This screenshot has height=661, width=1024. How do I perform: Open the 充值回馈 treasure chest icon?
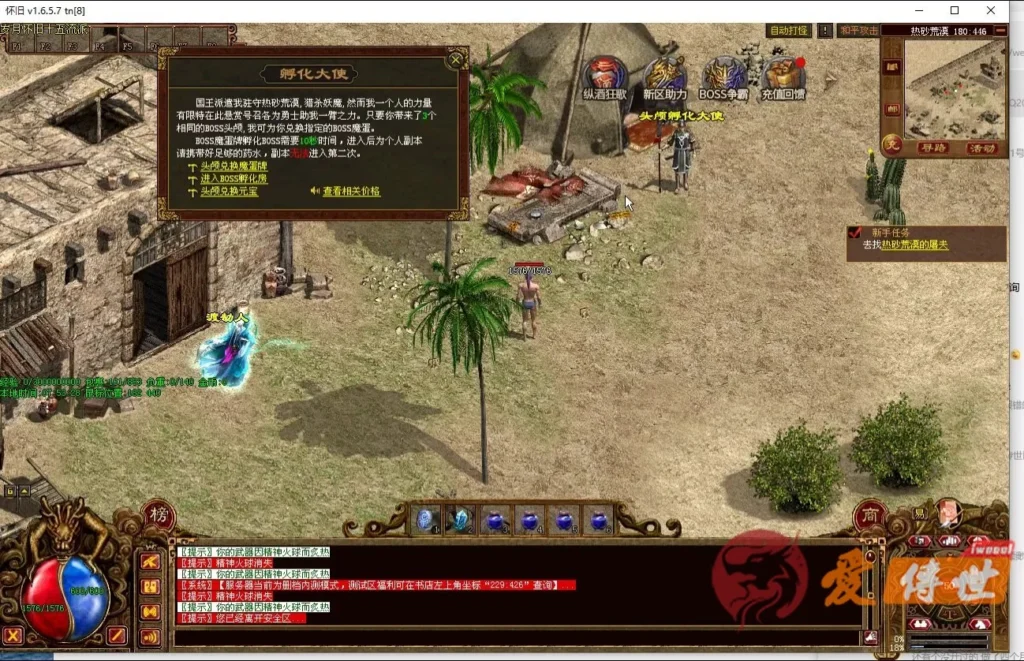pos(783,76)
